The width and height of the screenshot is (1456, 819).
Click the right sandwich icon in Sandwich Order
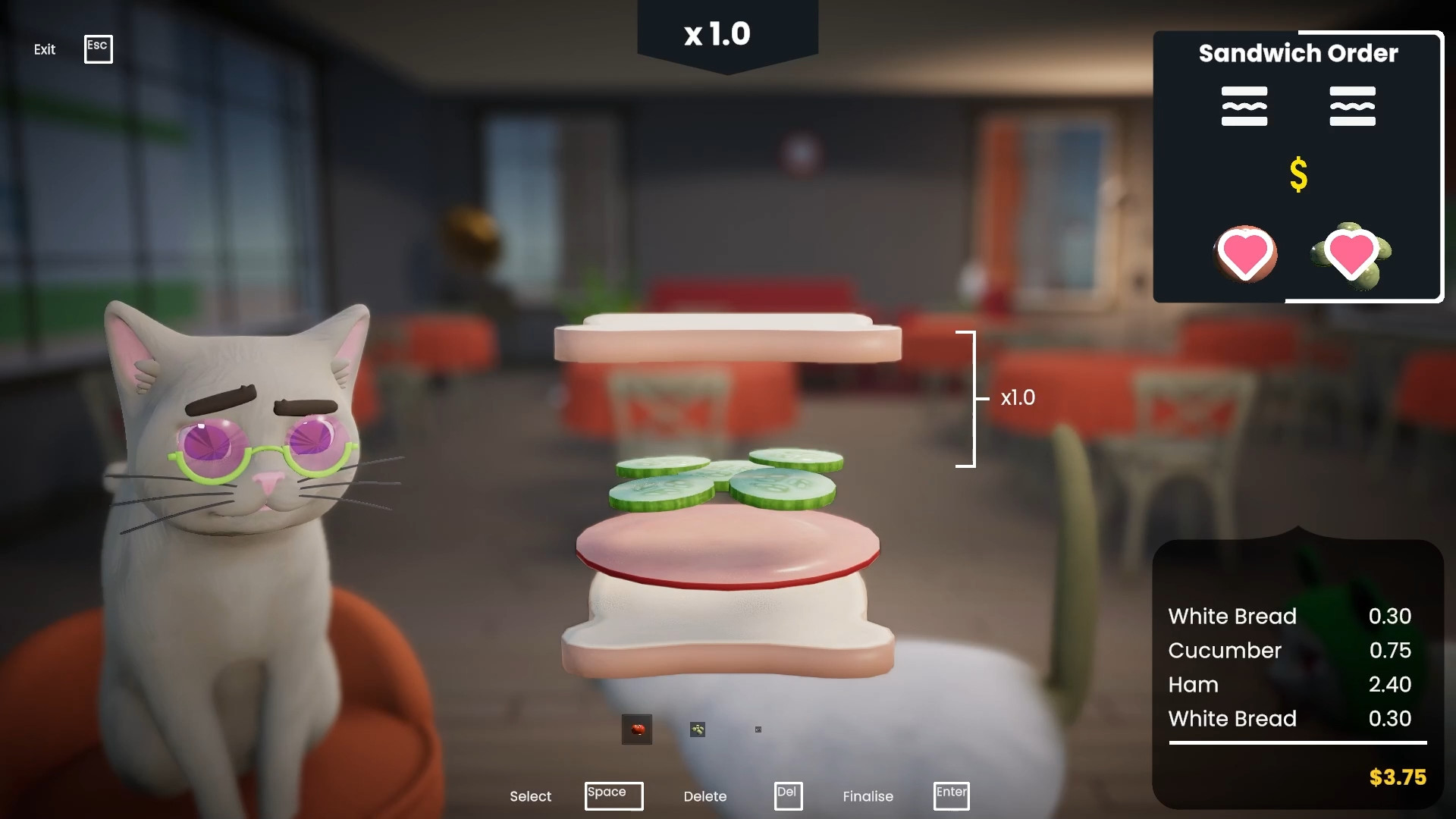[1353, 106]
